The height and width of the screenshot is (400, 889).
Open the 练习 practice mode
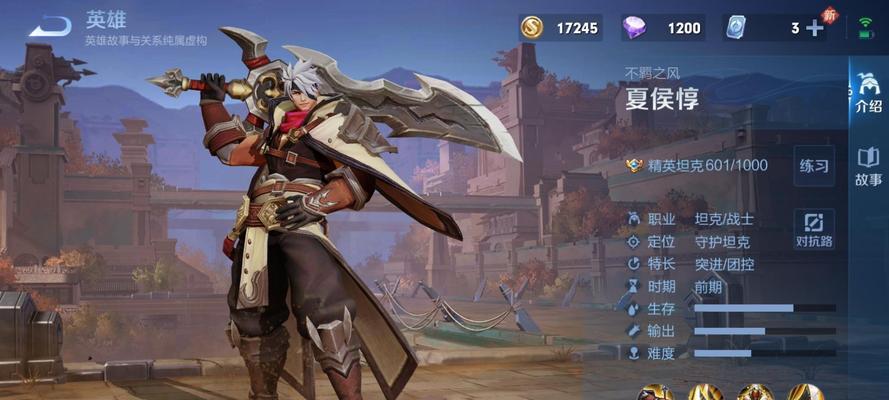pos(814,166)
